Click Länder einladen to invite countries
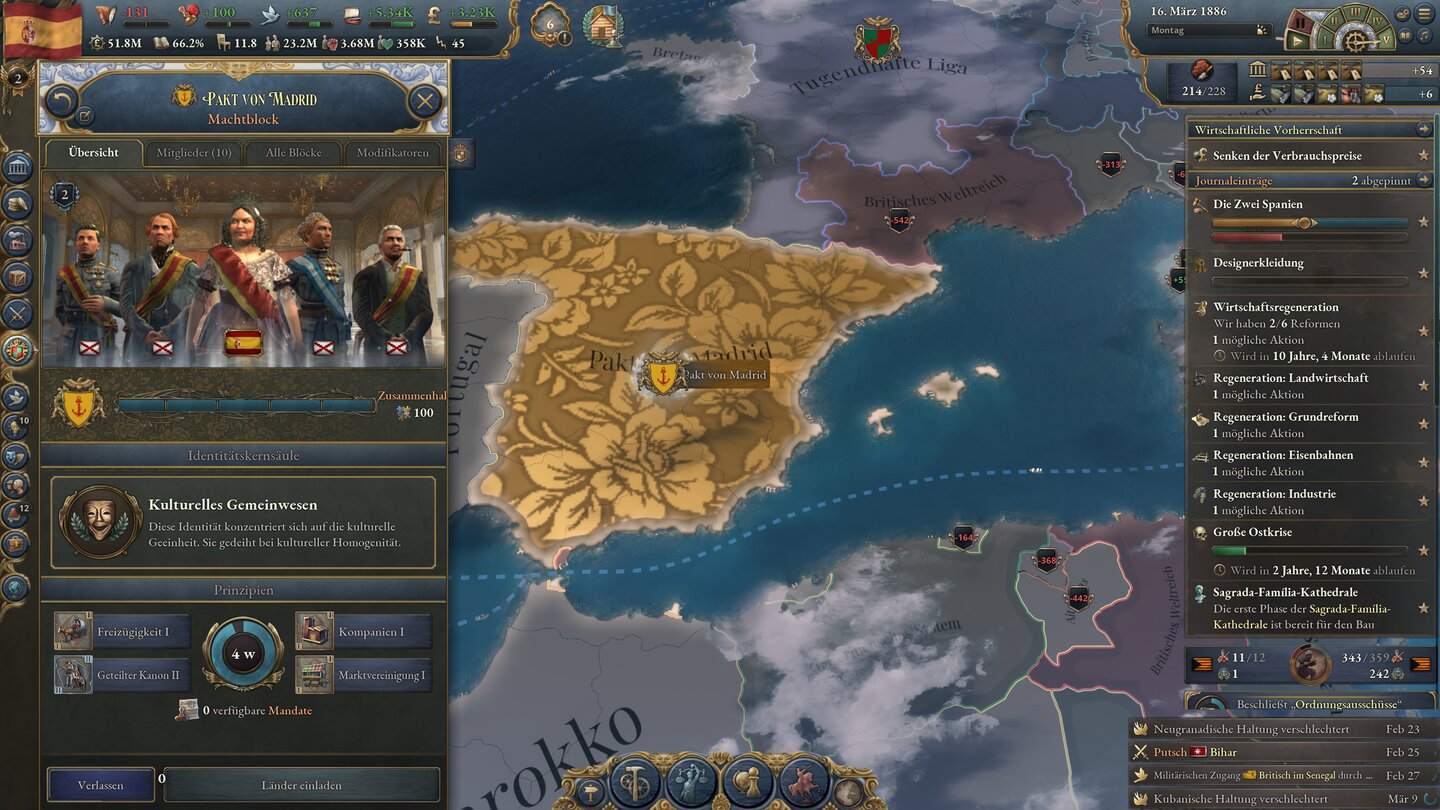Image resolution: width=1440 pixels, height=810 pixels. click(303, 784)
